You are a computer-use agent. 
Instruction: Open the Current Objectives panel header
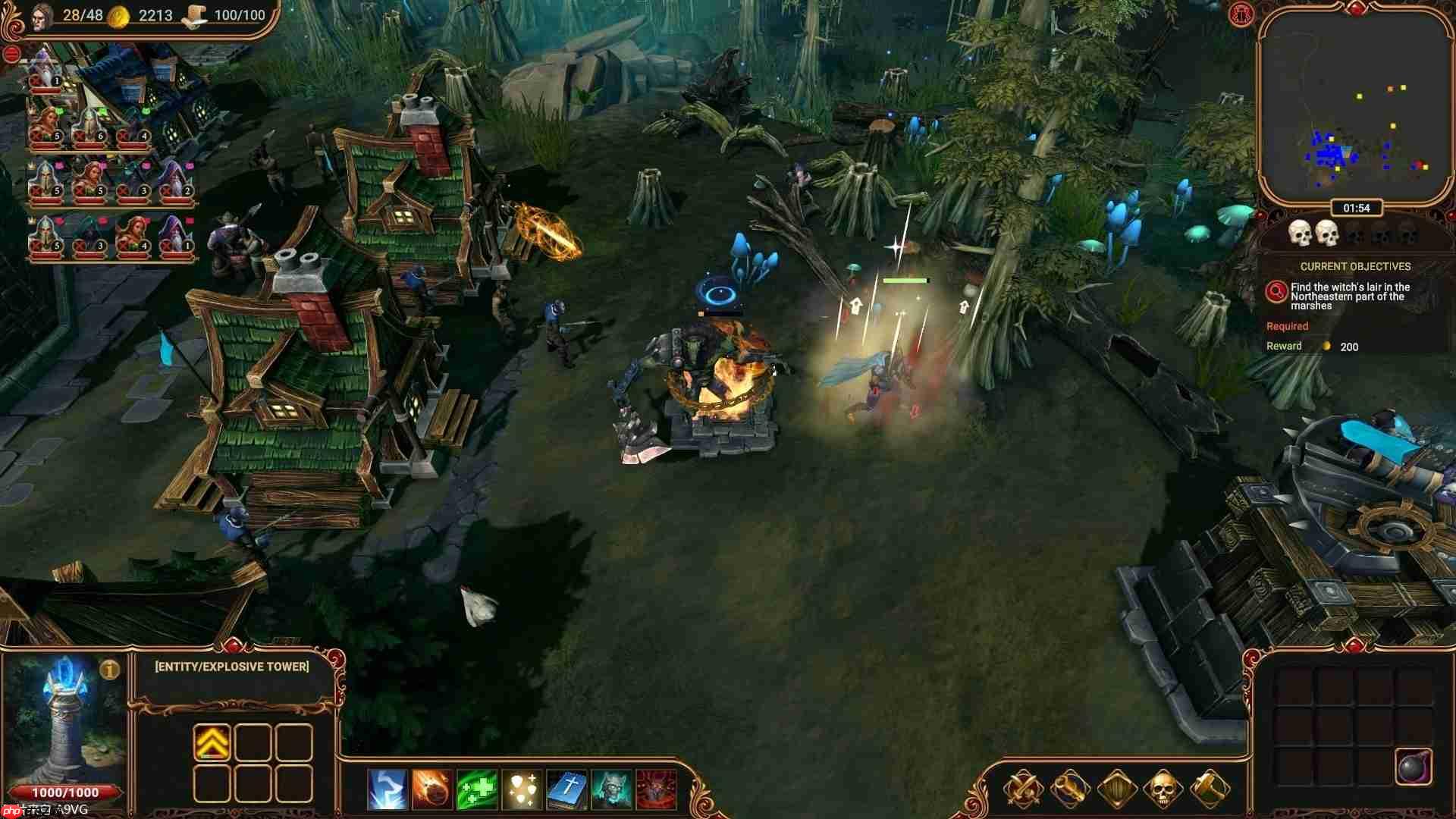click(x=1354, y=266)
